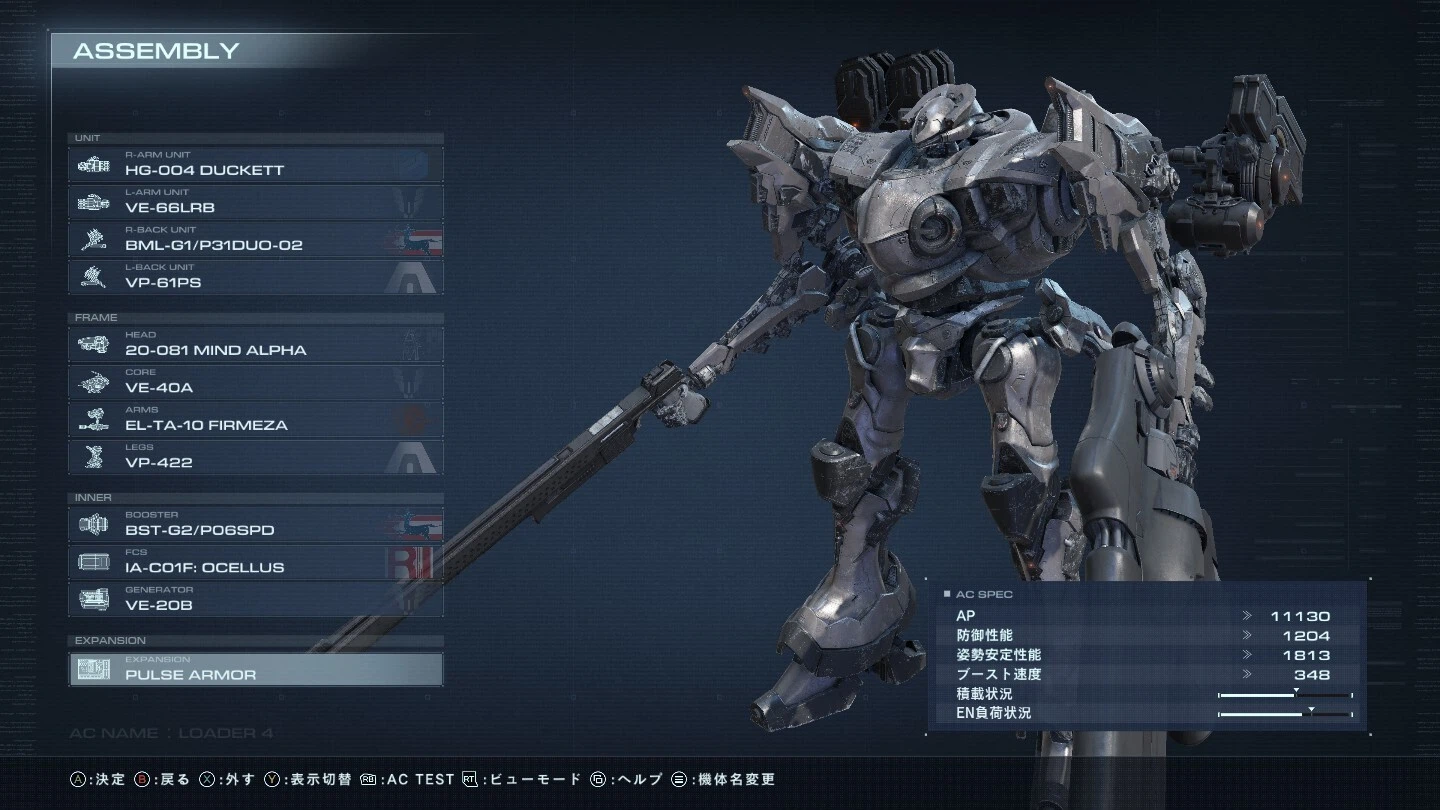Change the Generator VE-20B part
1440x810 pixels.
(x=256, y=600)
